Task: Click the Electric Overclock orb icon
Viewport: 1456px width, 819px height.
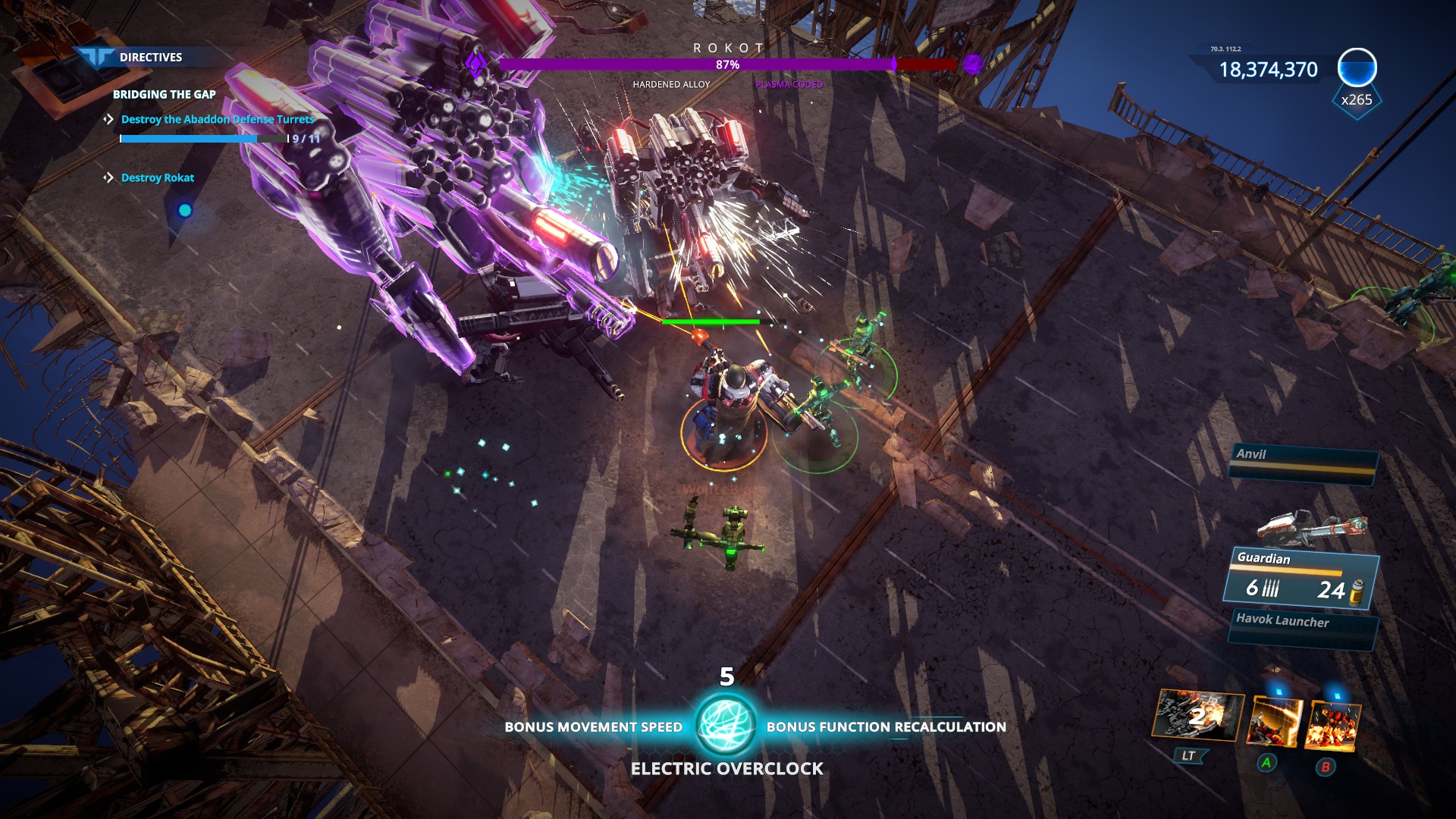Action: pos(725,724)
